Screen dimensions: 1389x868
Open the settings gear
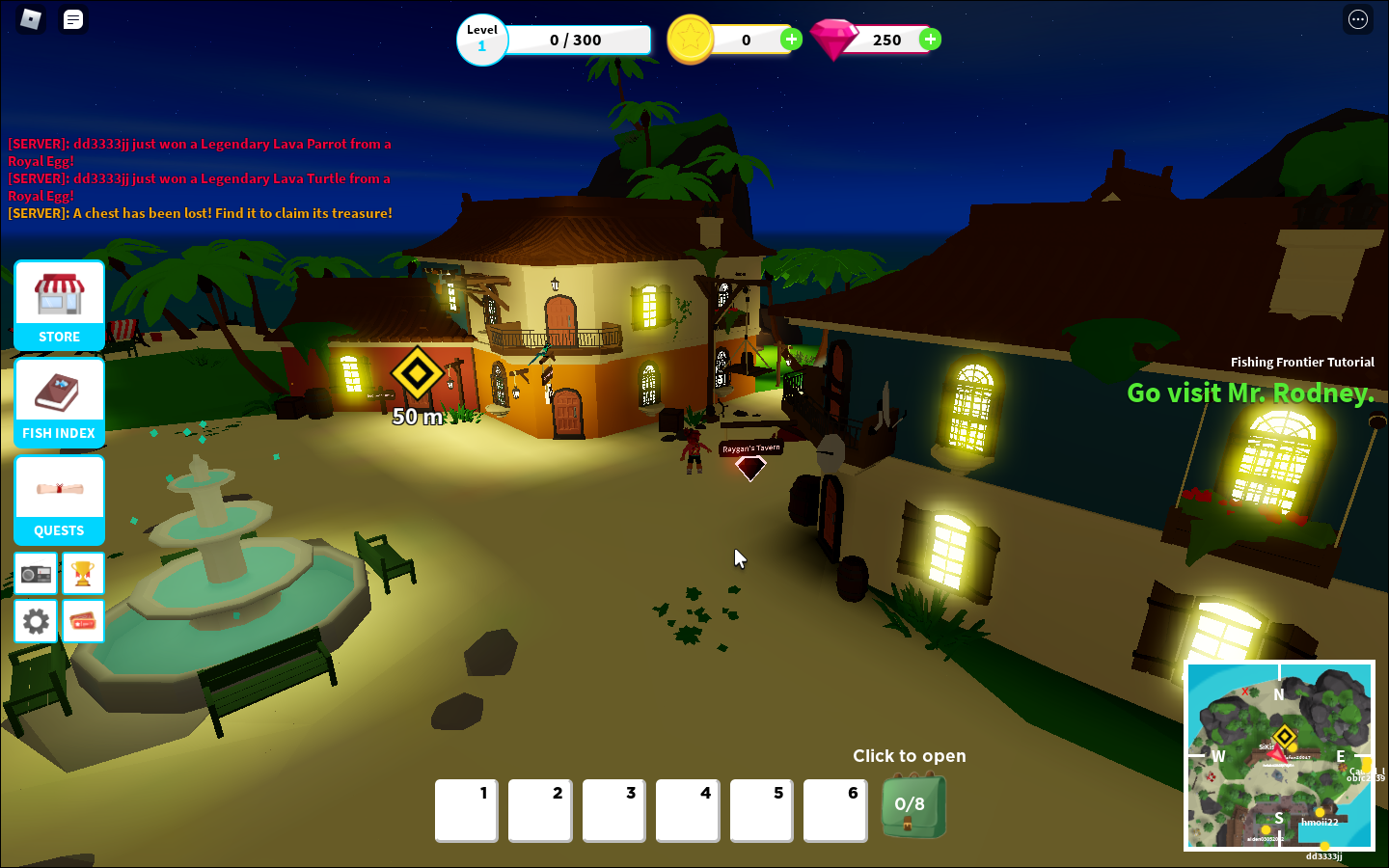click(x=35, y=621)
